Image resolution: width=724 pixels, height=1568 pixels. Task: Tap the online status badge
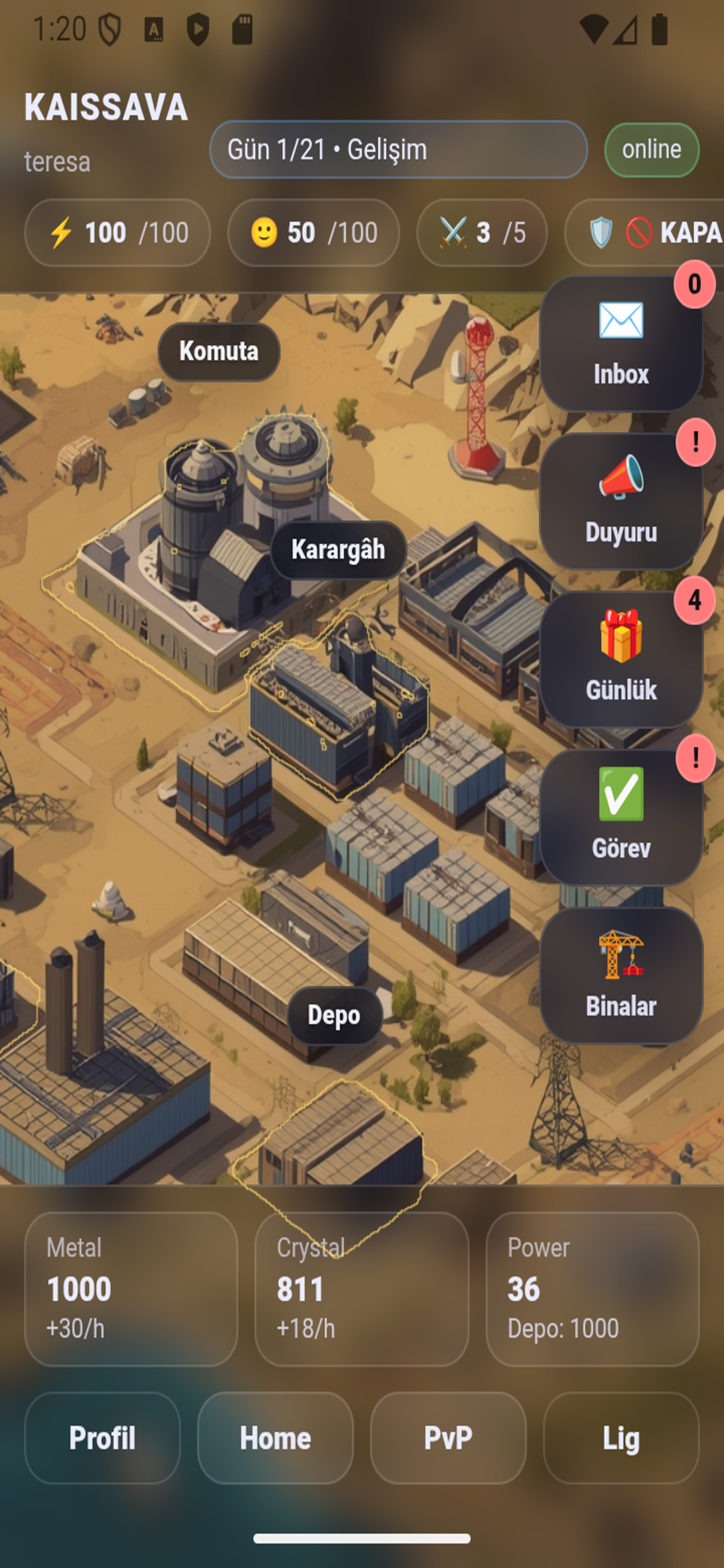coord(651,150)
